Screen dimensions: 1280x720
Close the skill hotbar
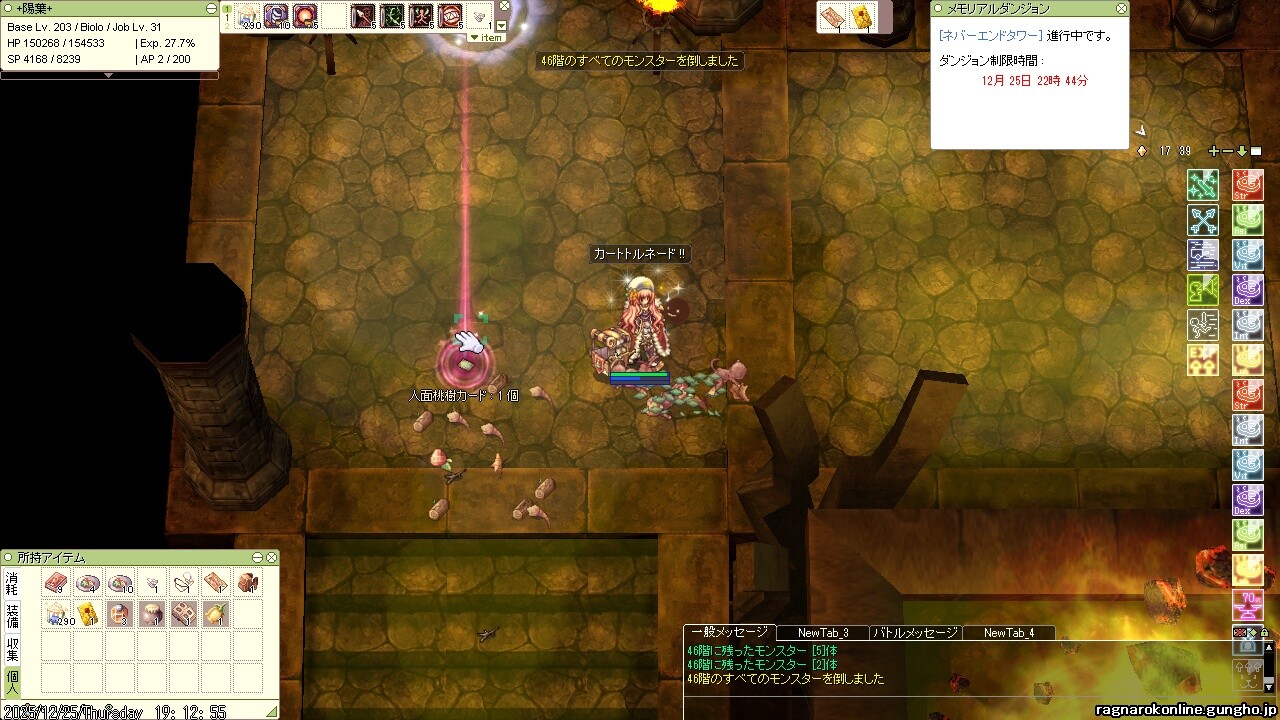[505, 6]
